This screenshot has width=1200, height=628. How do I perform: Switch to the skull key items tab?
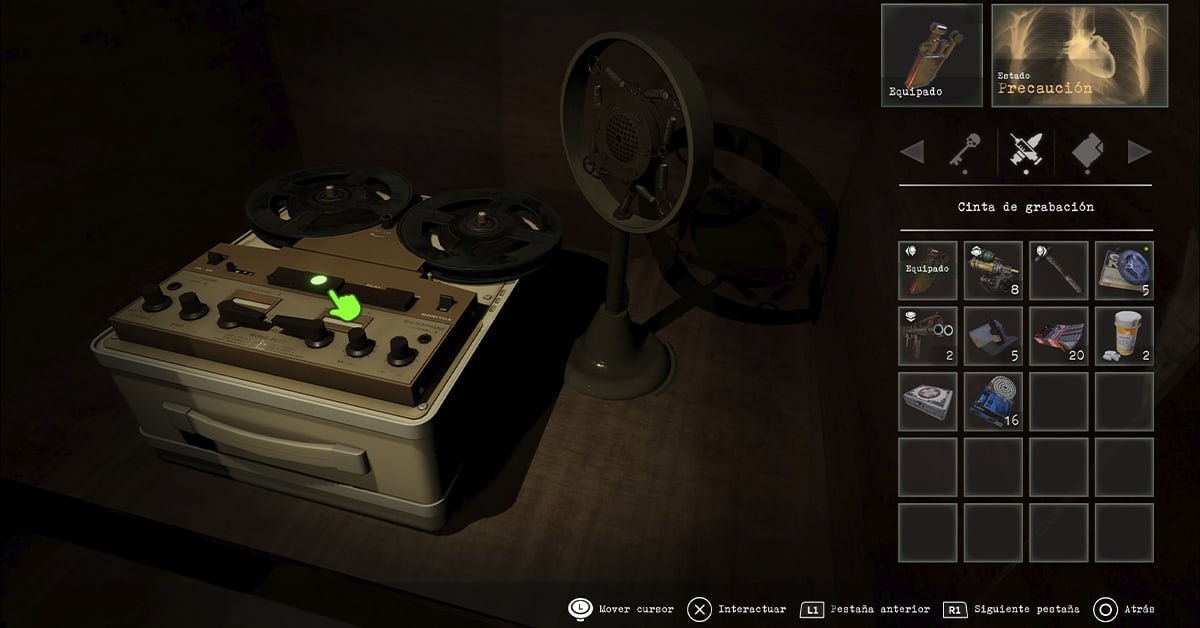(x=964, y=152)
